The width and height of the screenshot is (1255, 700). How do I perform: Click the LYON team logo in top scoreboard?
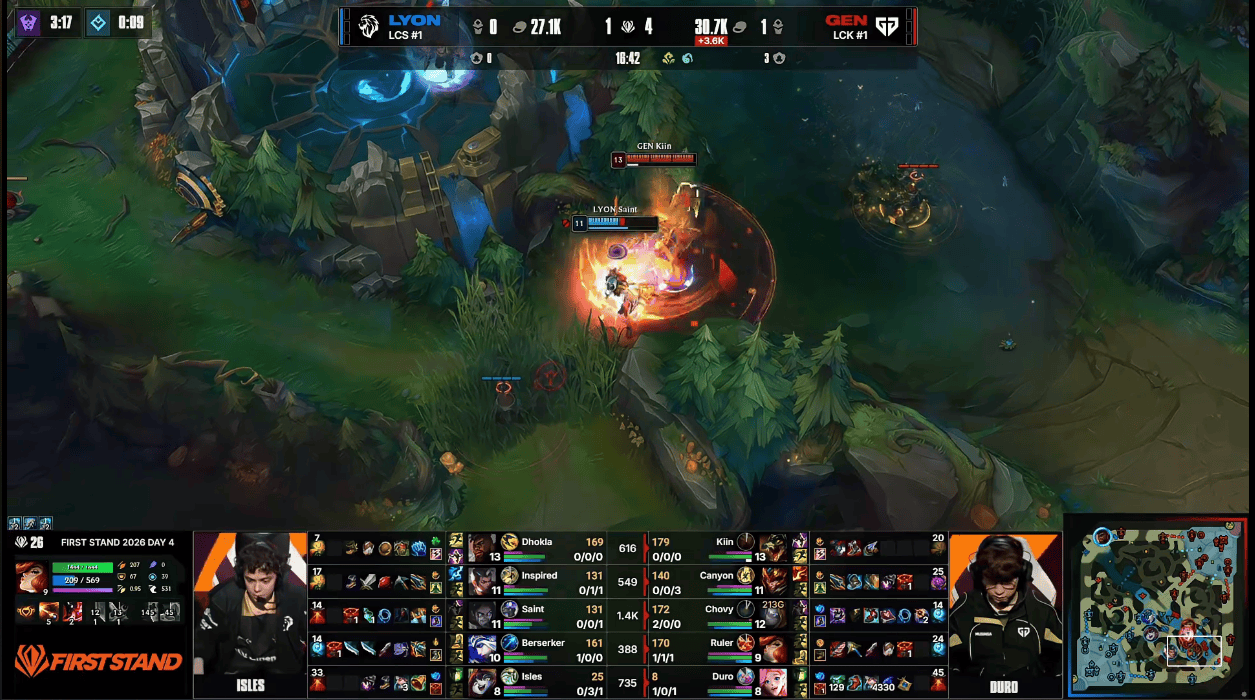click(x=368, y=26)
